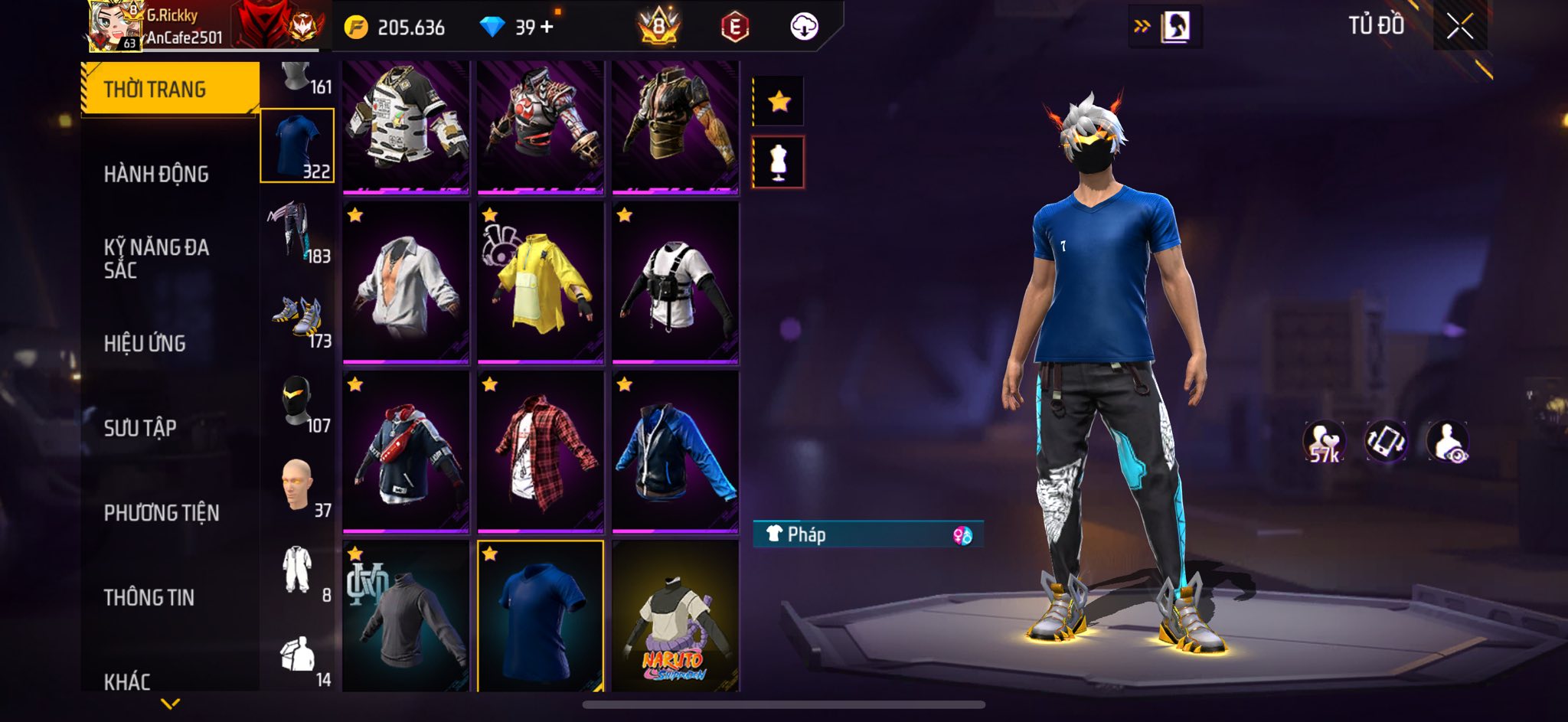Open the Hành Động menu
This screenshot has height=722, width=1568.
click(x=156, y=175)
